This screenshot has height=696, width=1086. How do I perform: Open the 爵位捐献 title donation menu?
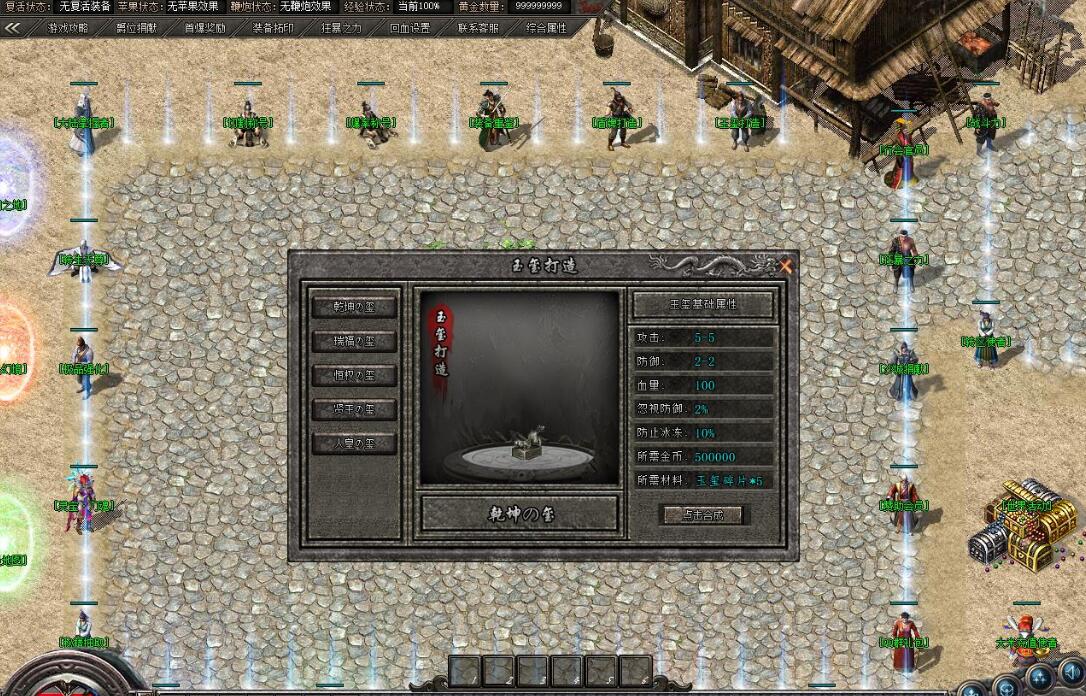pyautogui.click(x=136, y=28)
